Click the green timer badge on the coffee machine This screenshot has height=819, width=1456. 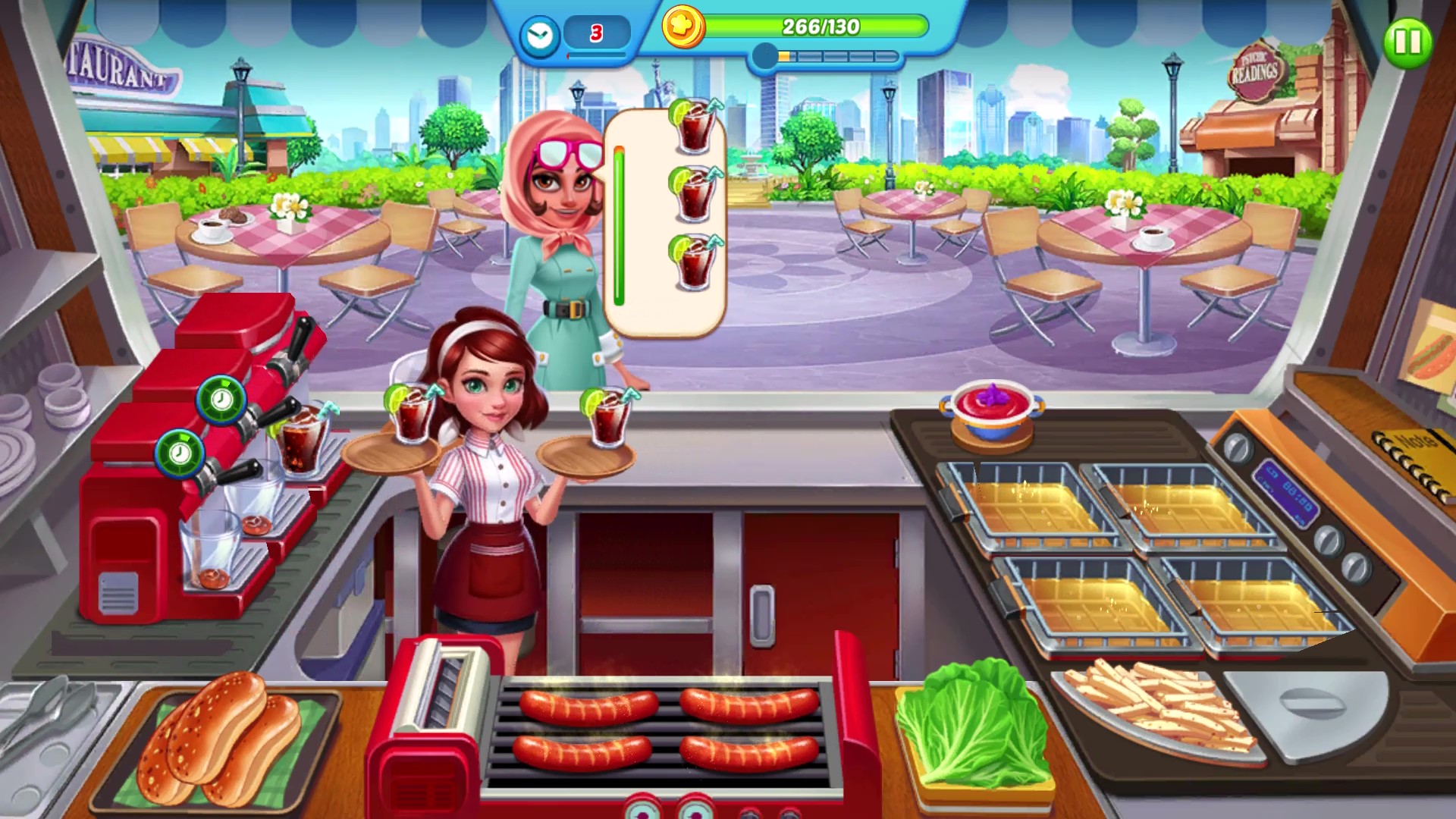click(x=179, y=456)
